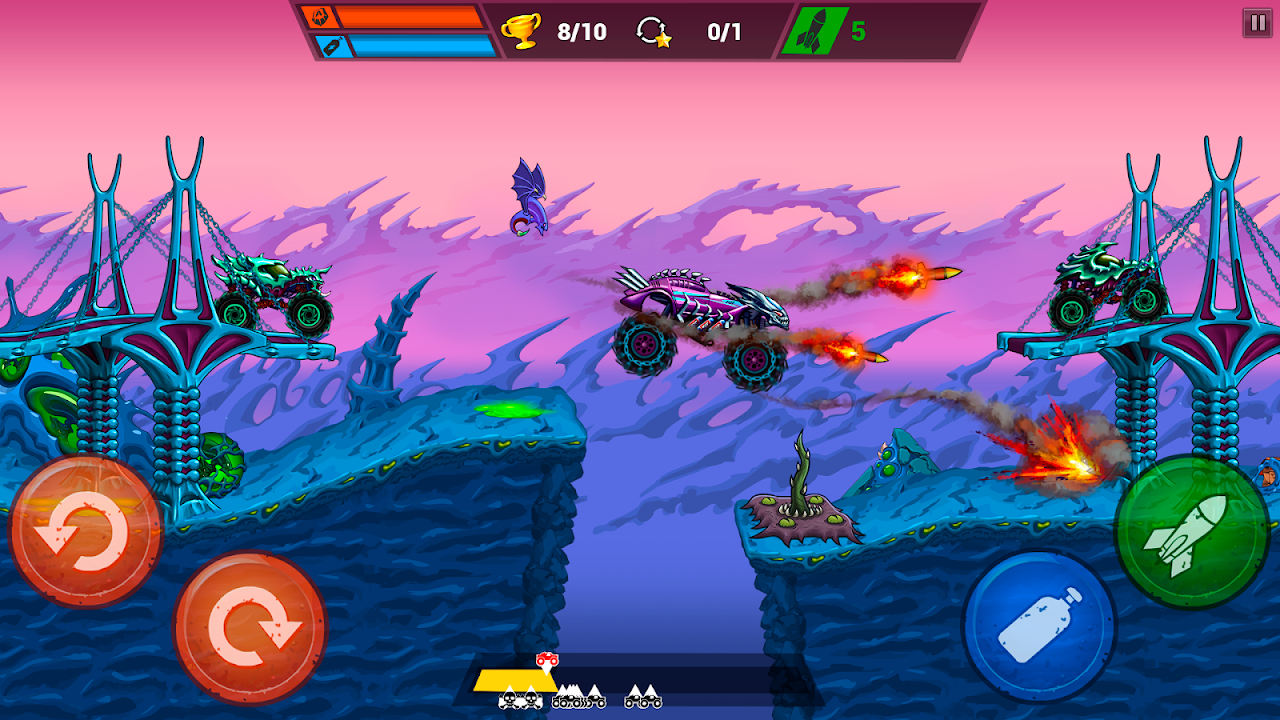Fire a rocket with the green button
The width and height of the screenshot is (1280, 720).
(x=1191, y=531)
